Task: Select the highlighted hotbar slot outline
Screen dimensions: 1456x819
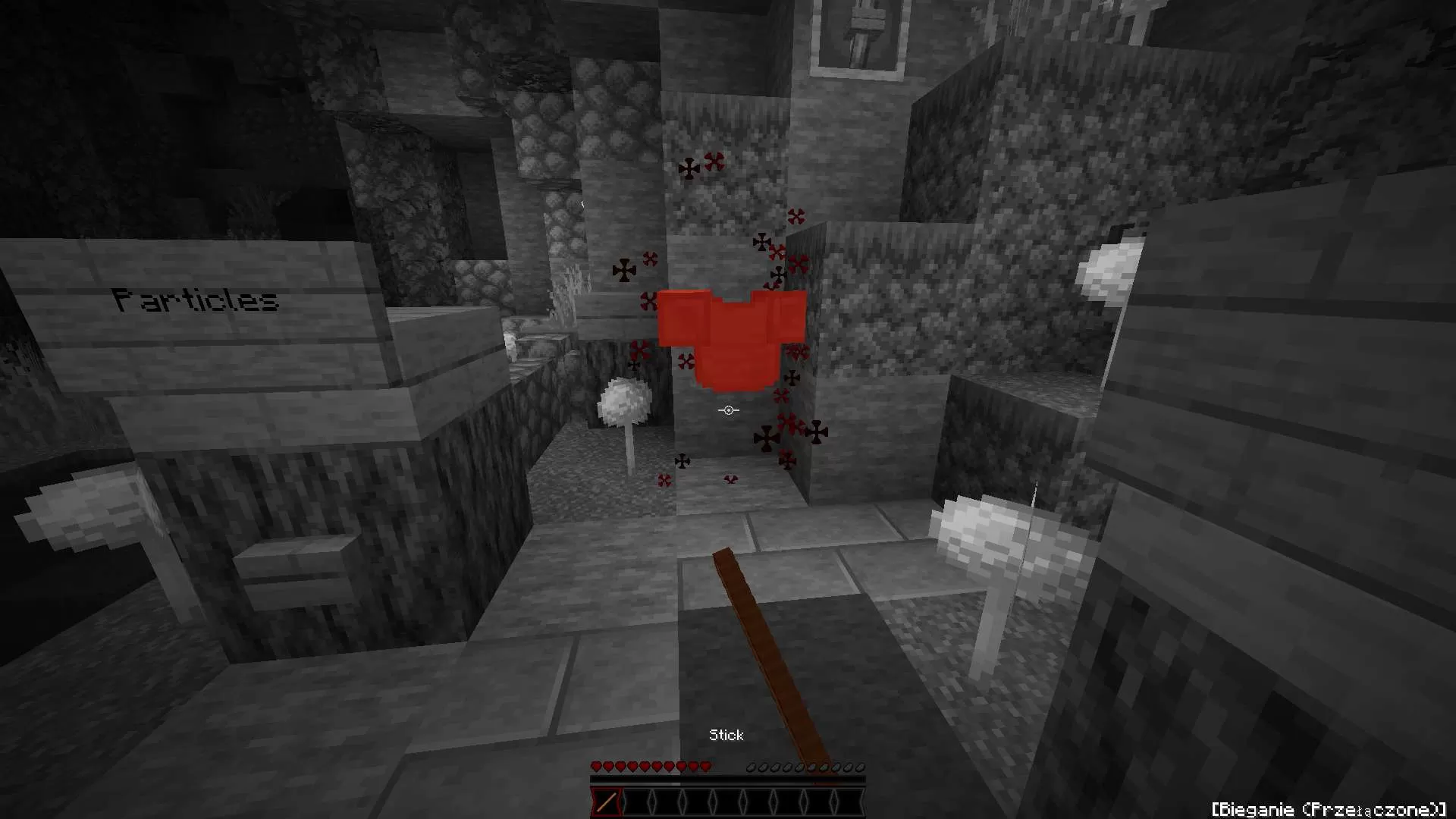Action: [605, 802]
